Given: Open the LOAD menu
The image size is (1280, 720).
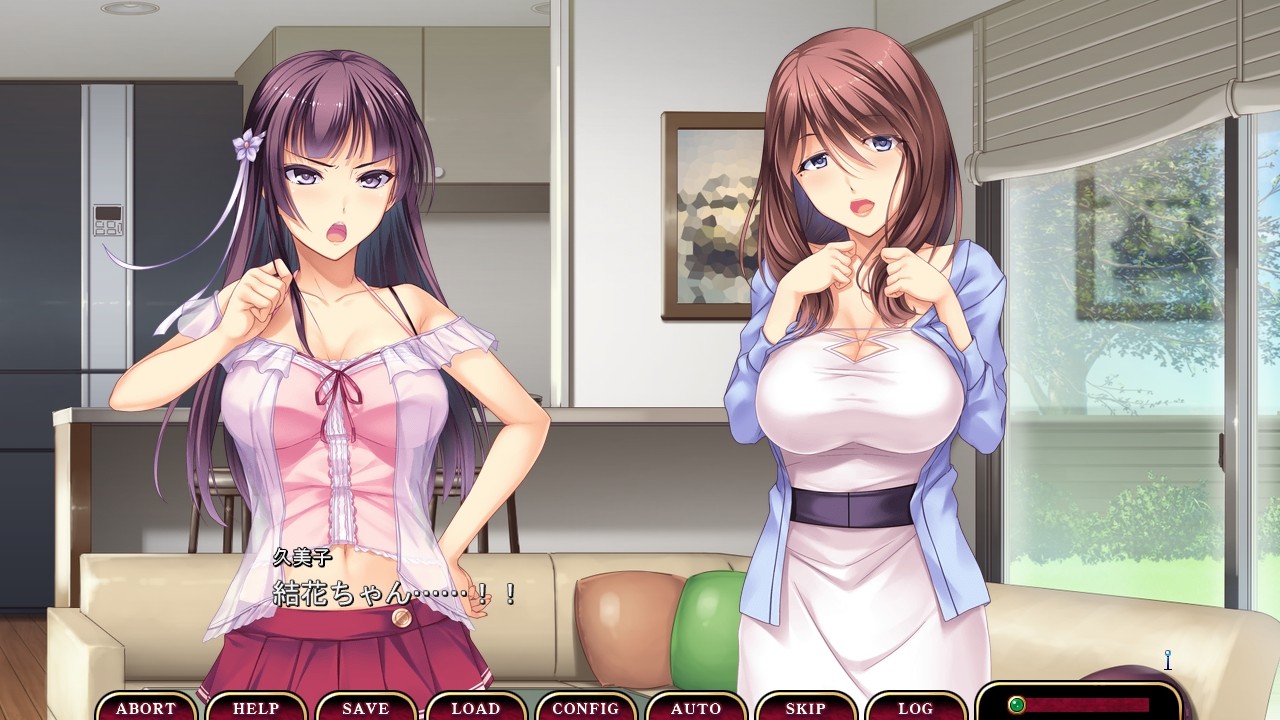Looking at the screenshot, I should [476, 708].
